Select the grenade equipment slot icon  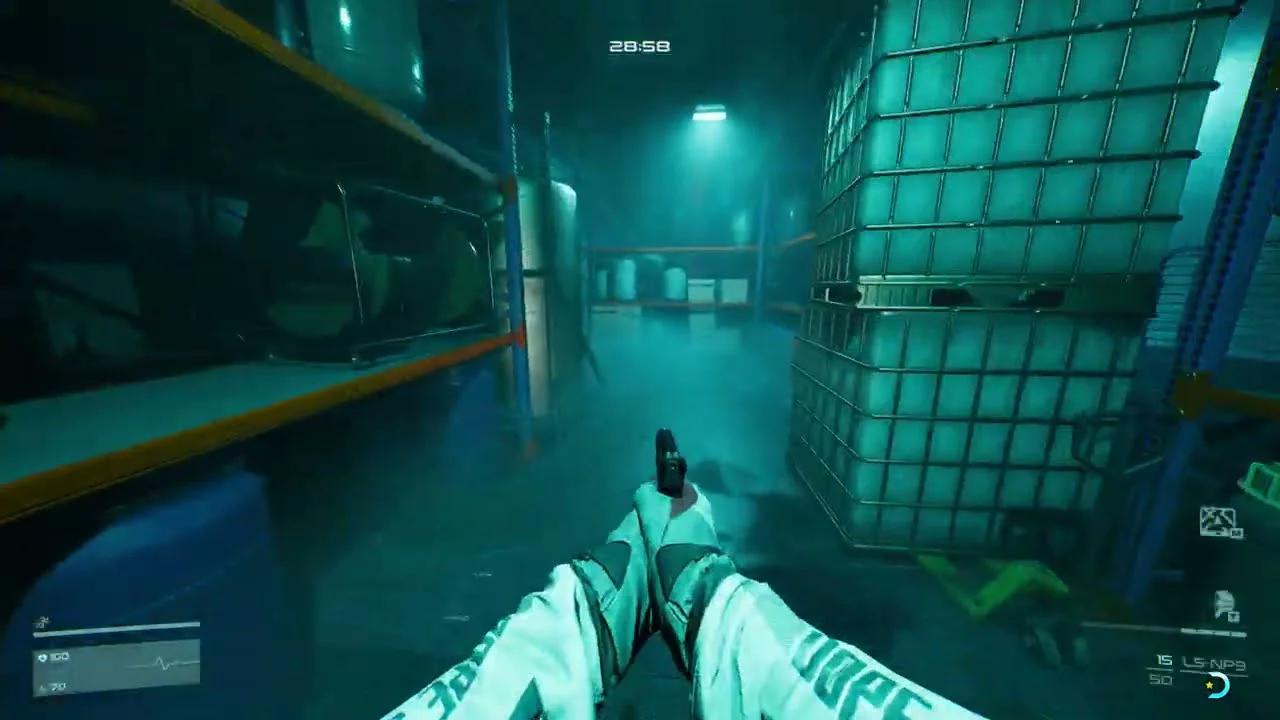(1216, 518)
